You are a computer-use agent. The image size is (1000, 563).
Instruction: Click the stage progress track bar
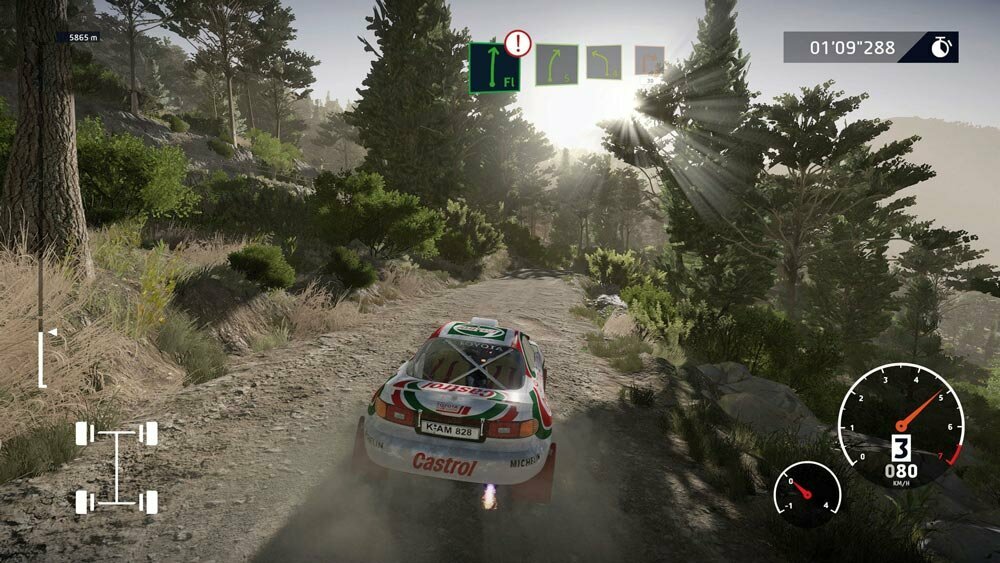pyautogui.click(x=41, y=200)
